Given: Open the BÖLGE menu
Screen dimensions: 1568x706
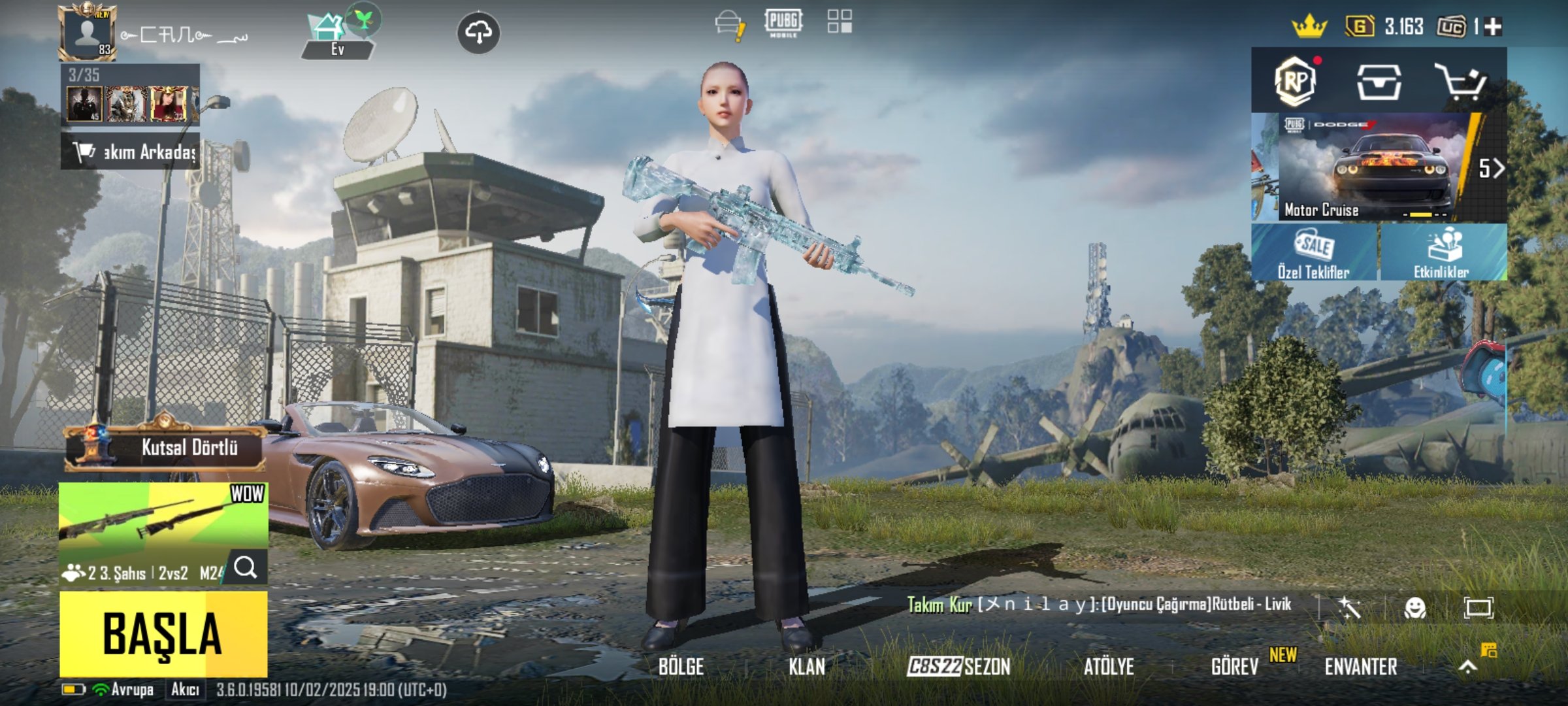Looking at the screenshot, I should pyautogui.click(x=681, y=667).
